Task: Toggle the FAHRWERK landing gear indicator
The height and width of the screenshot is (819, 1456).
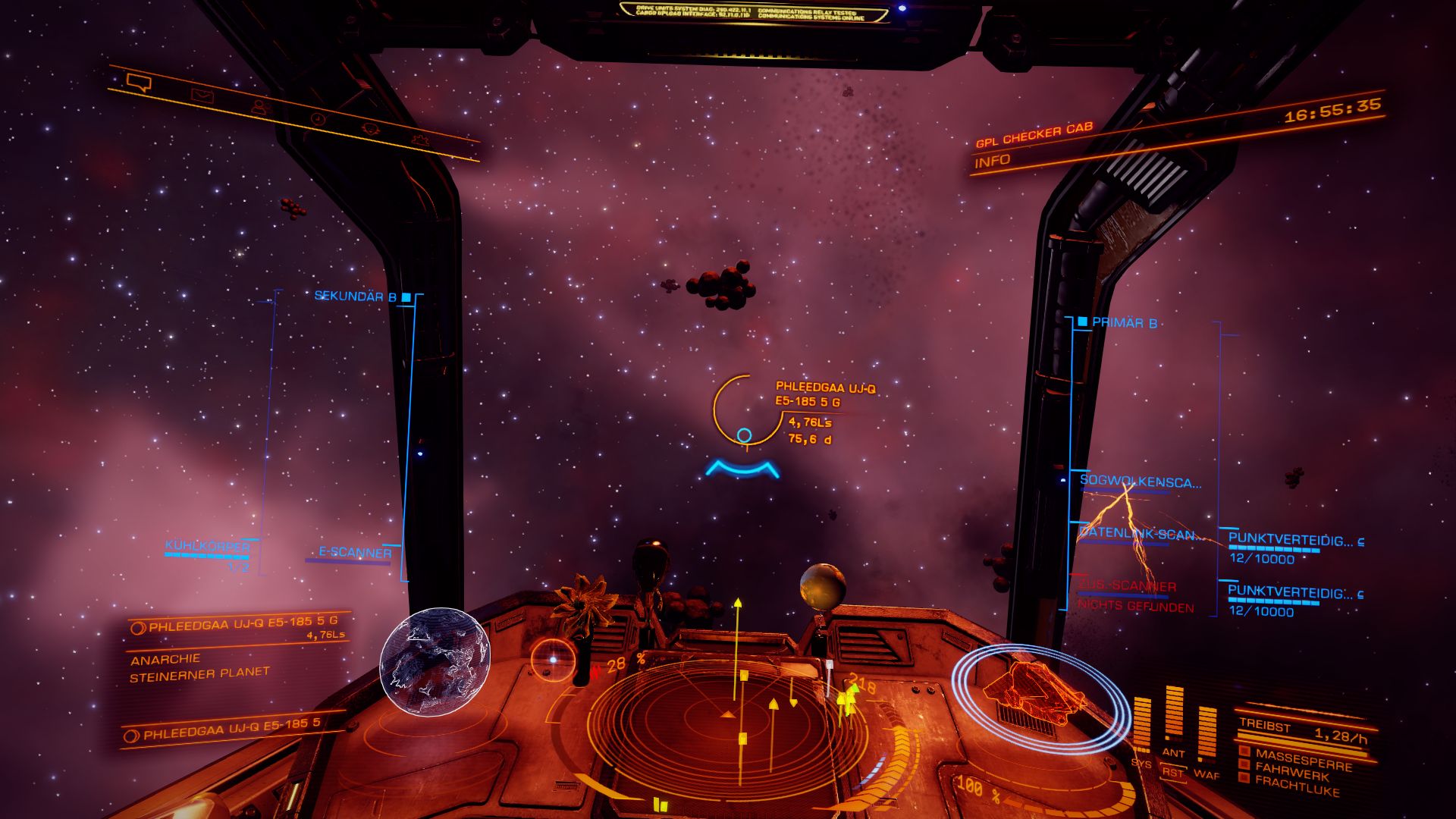Action: click(1291, 770)
